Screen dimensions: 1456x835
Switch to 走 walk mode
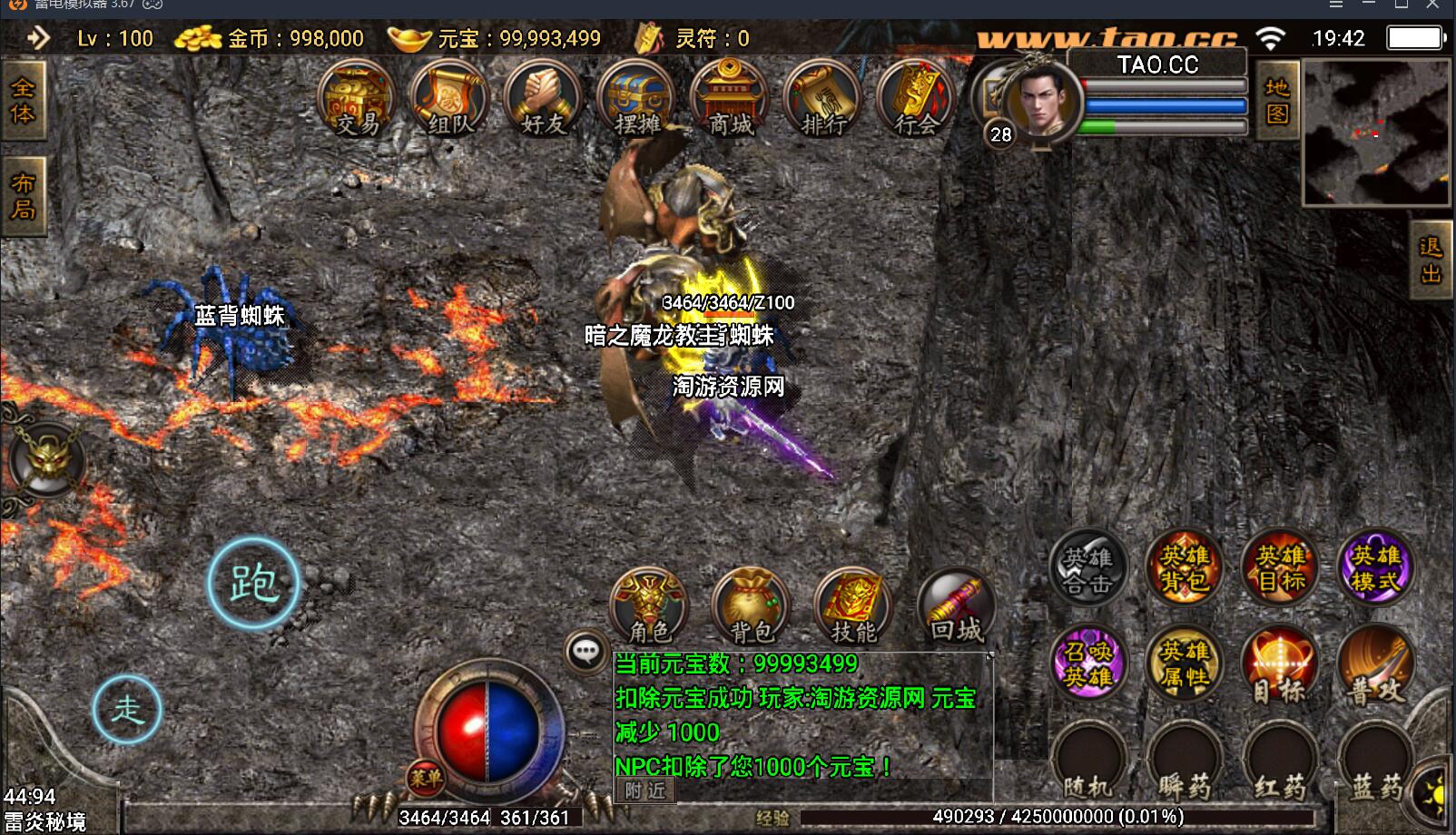127,709
